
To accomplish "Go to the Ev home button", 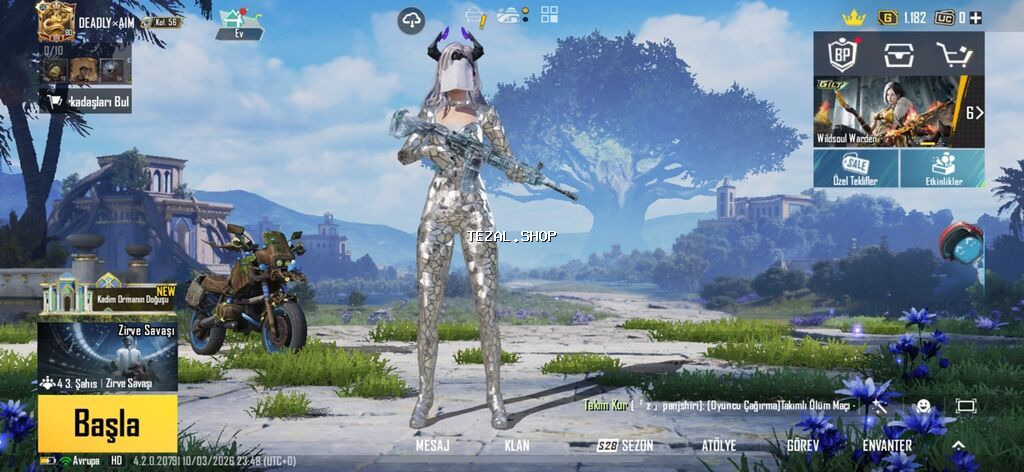I will (240, 24).
